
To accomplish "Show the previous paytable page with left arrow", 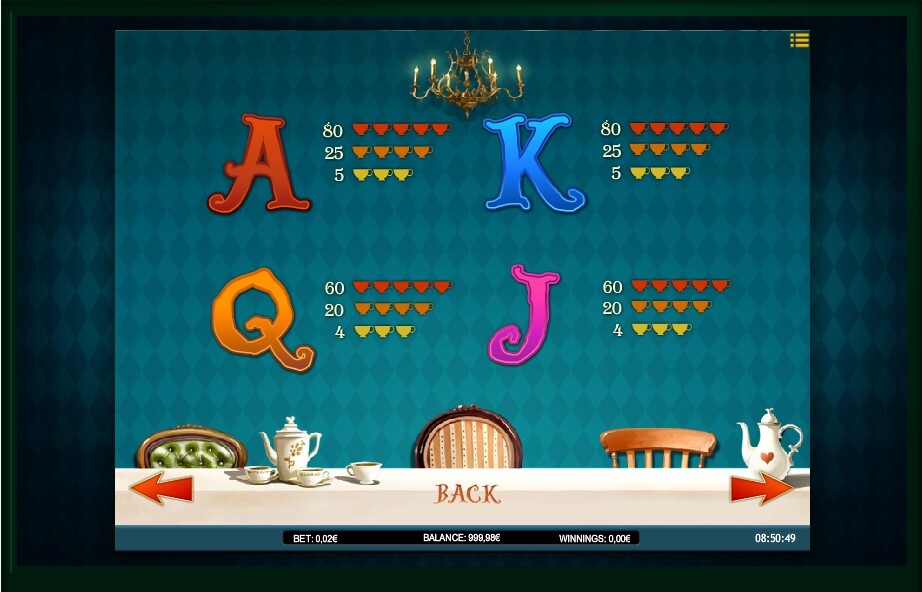I will coord(161,489).
